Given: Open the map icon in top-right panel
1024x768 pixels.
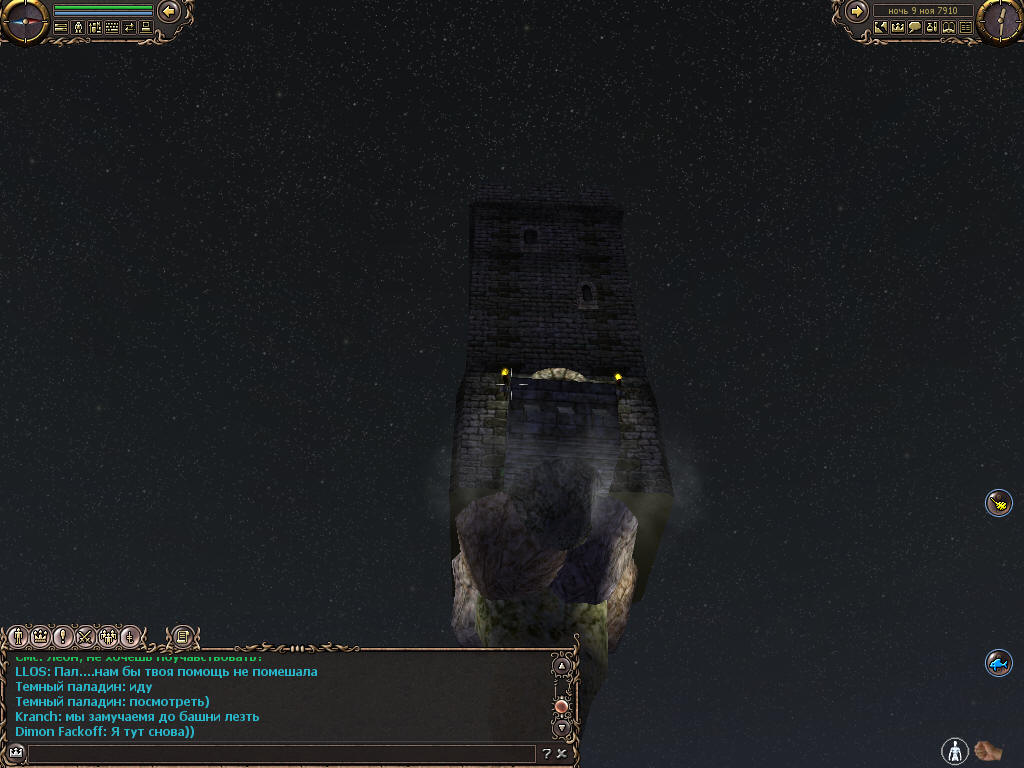Looking at the screenshot, I should (881, 28).
